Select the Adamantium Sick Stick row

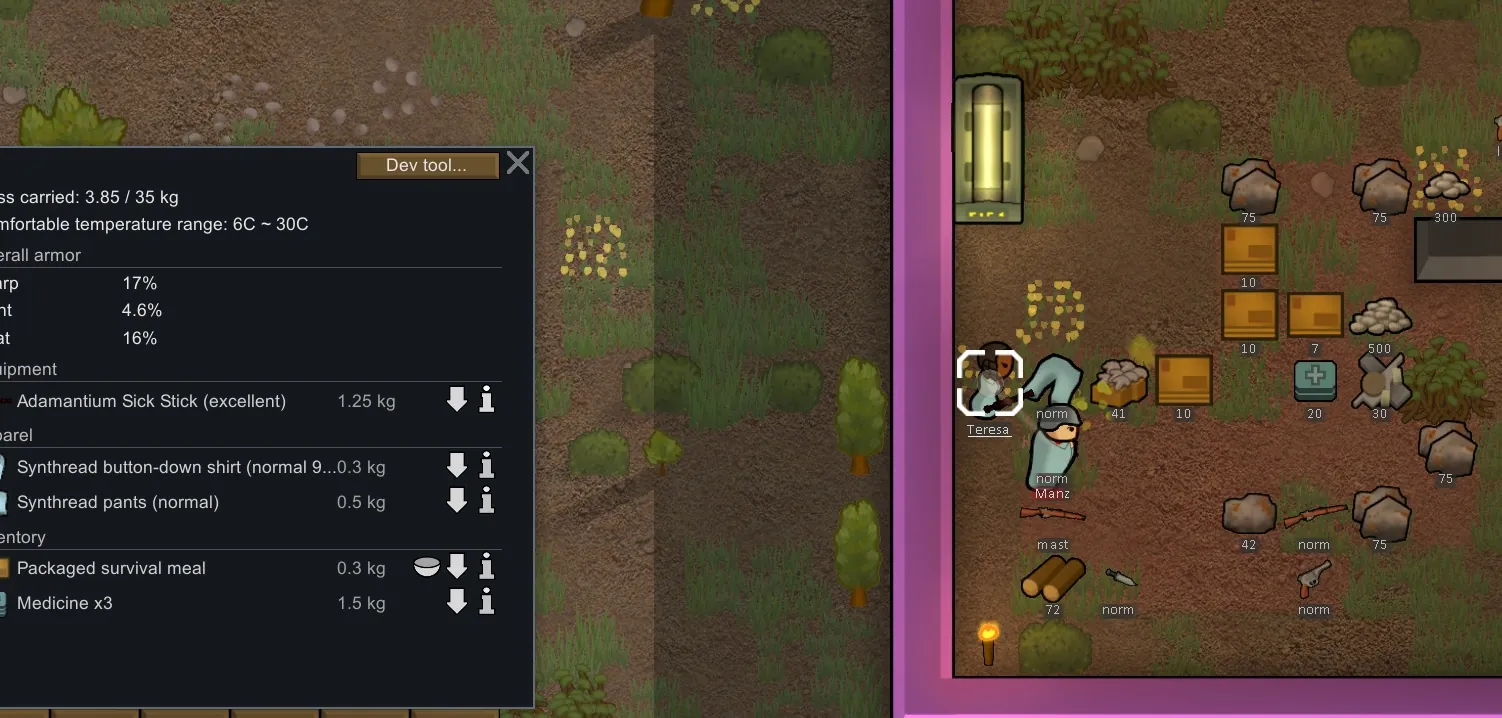pyautogui.click(x=151, y=401)
